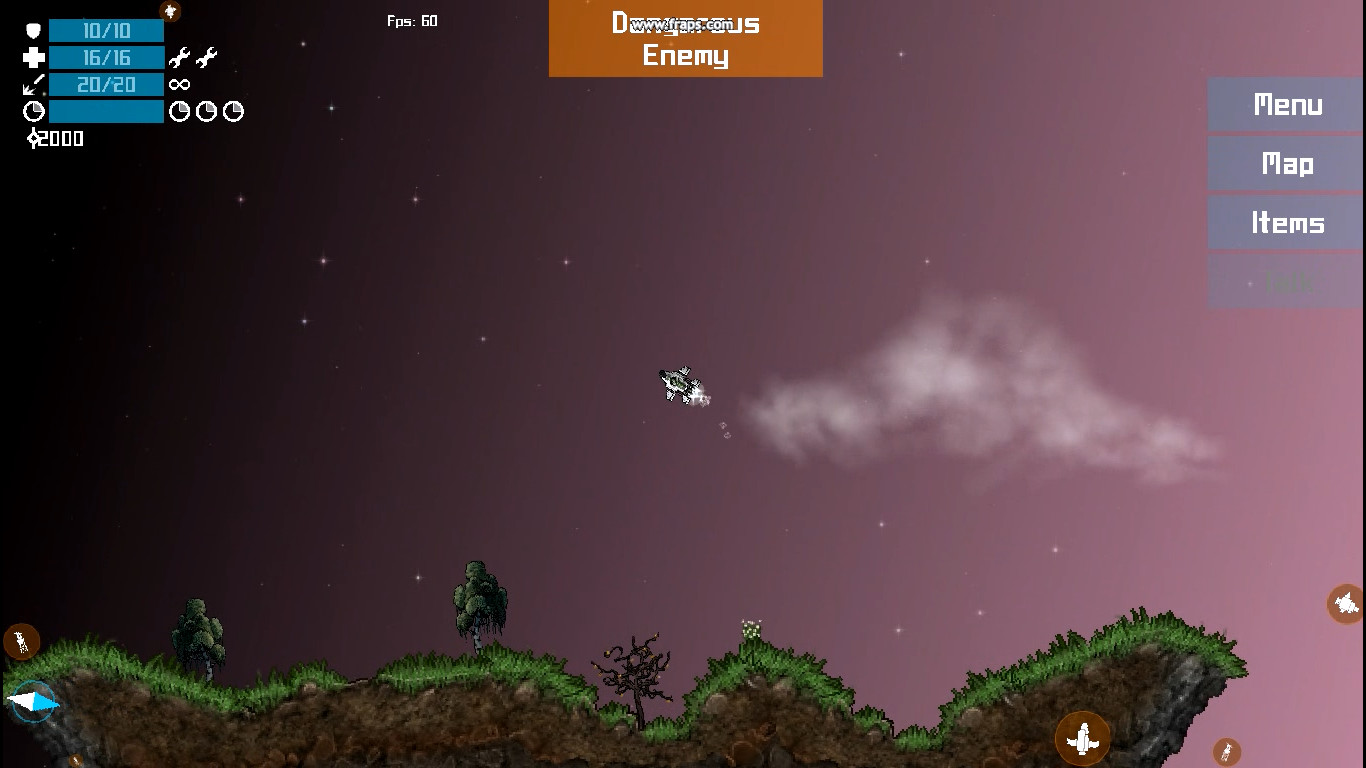Click the second wrench repair icon
The image size is (1366, 768).
coord(205,57)
